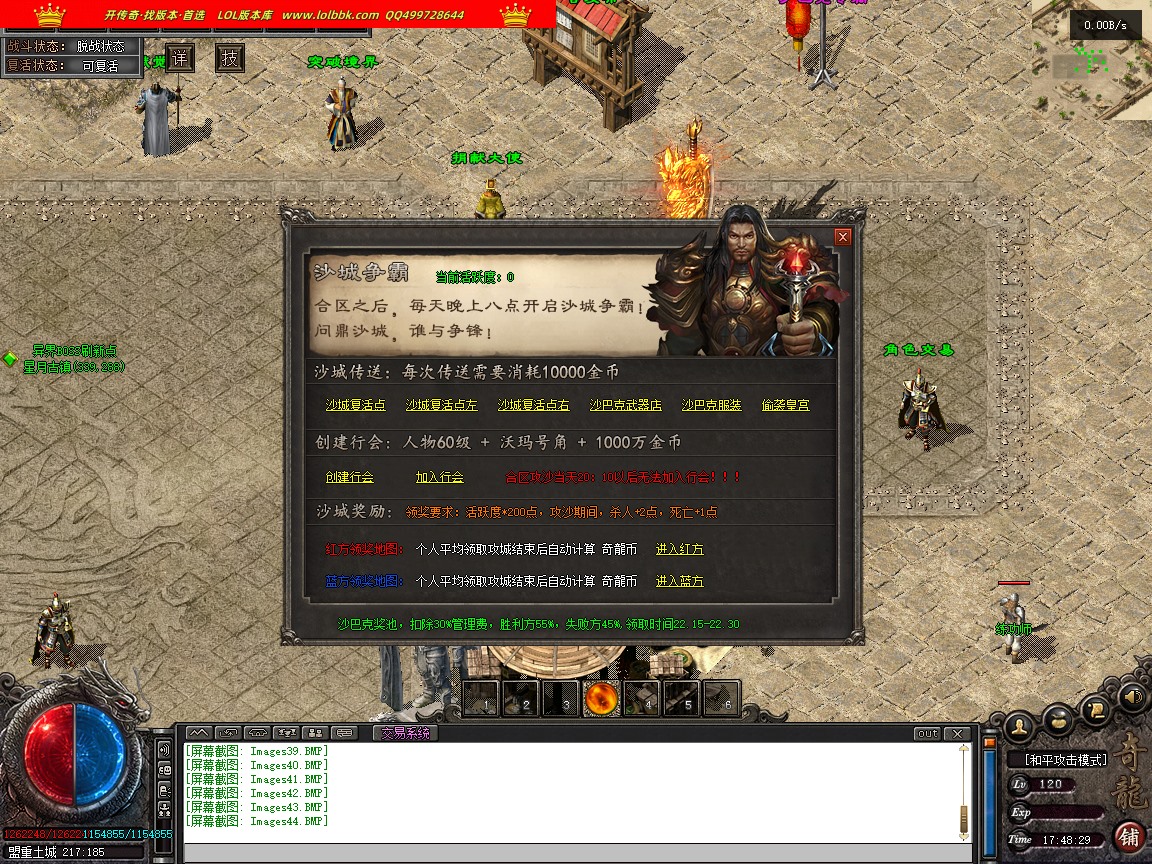1152x864 pixels.
Task: Open the 交易系统 trade button
Action: (405, 733)
